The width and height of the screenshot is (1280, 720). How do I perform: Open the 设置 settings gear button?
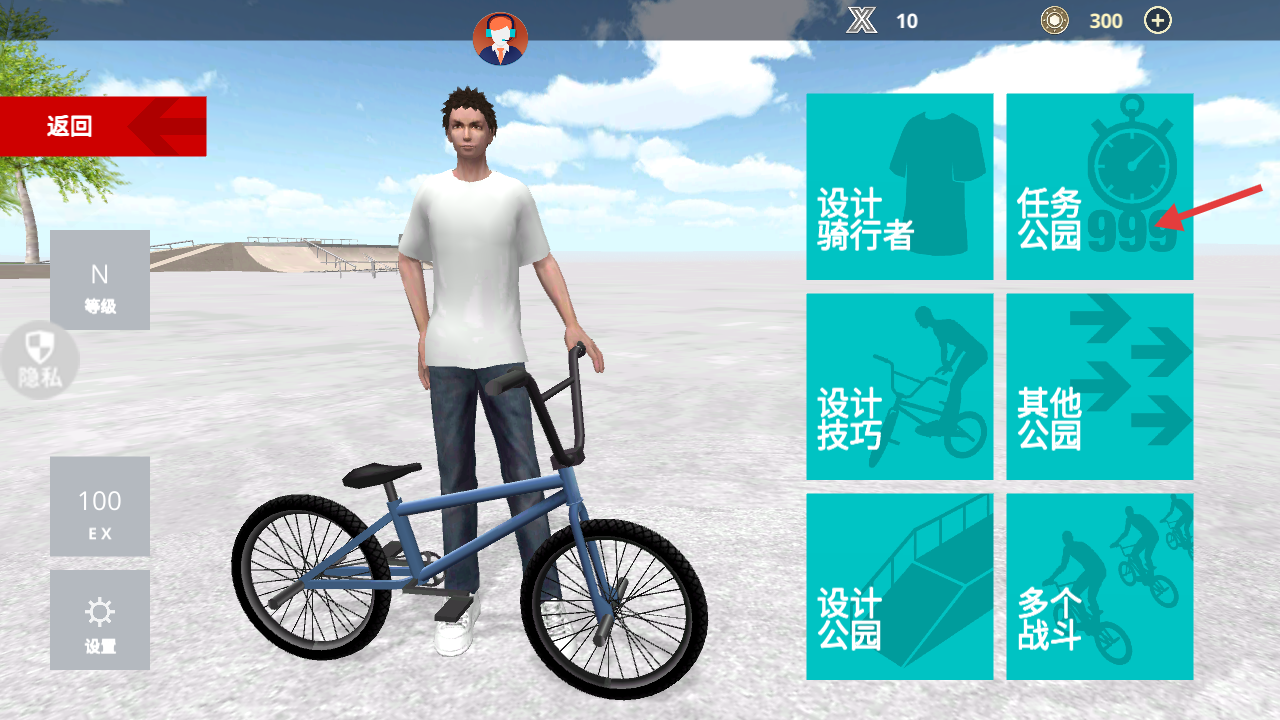[x=100, y=620]
